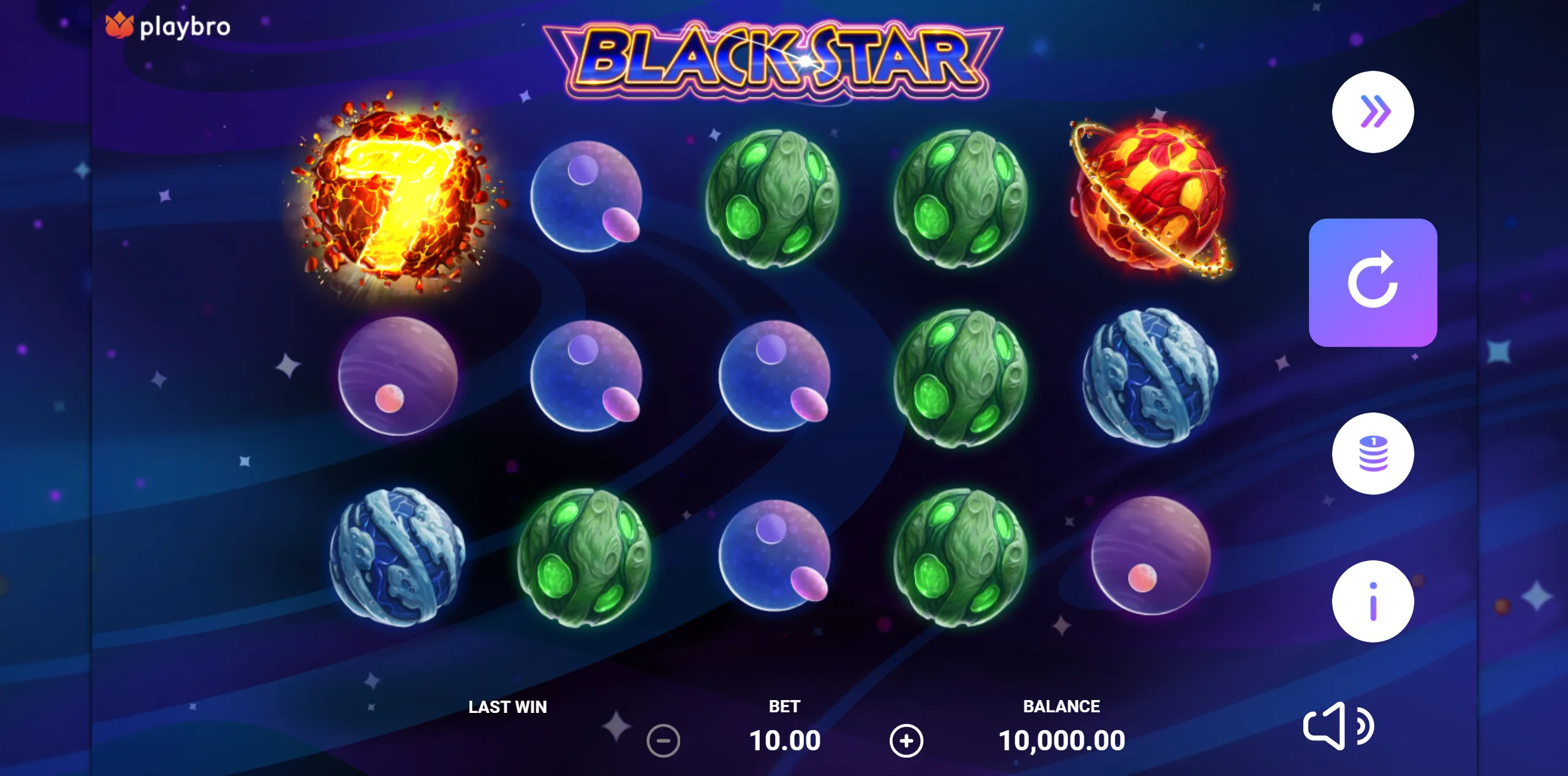Screen dimensions: 1568x776
Task: Toggle the paytable information view
Action: tap(1374, 601)
